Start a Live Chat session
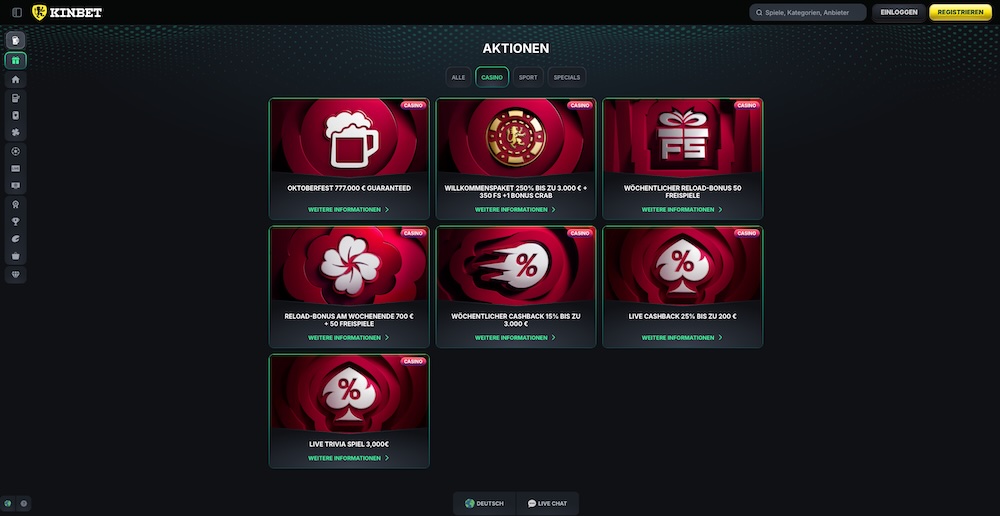The image size is (1000, 516). point(547,503)
